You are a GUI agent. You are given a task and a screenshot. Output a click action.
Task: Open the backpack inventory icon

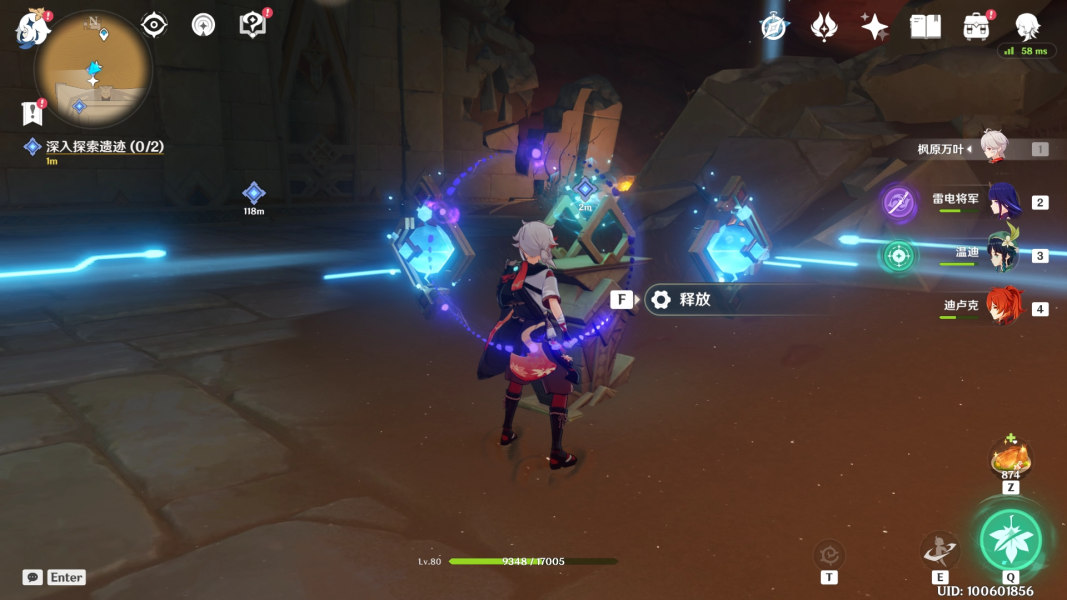coord(976,27)
